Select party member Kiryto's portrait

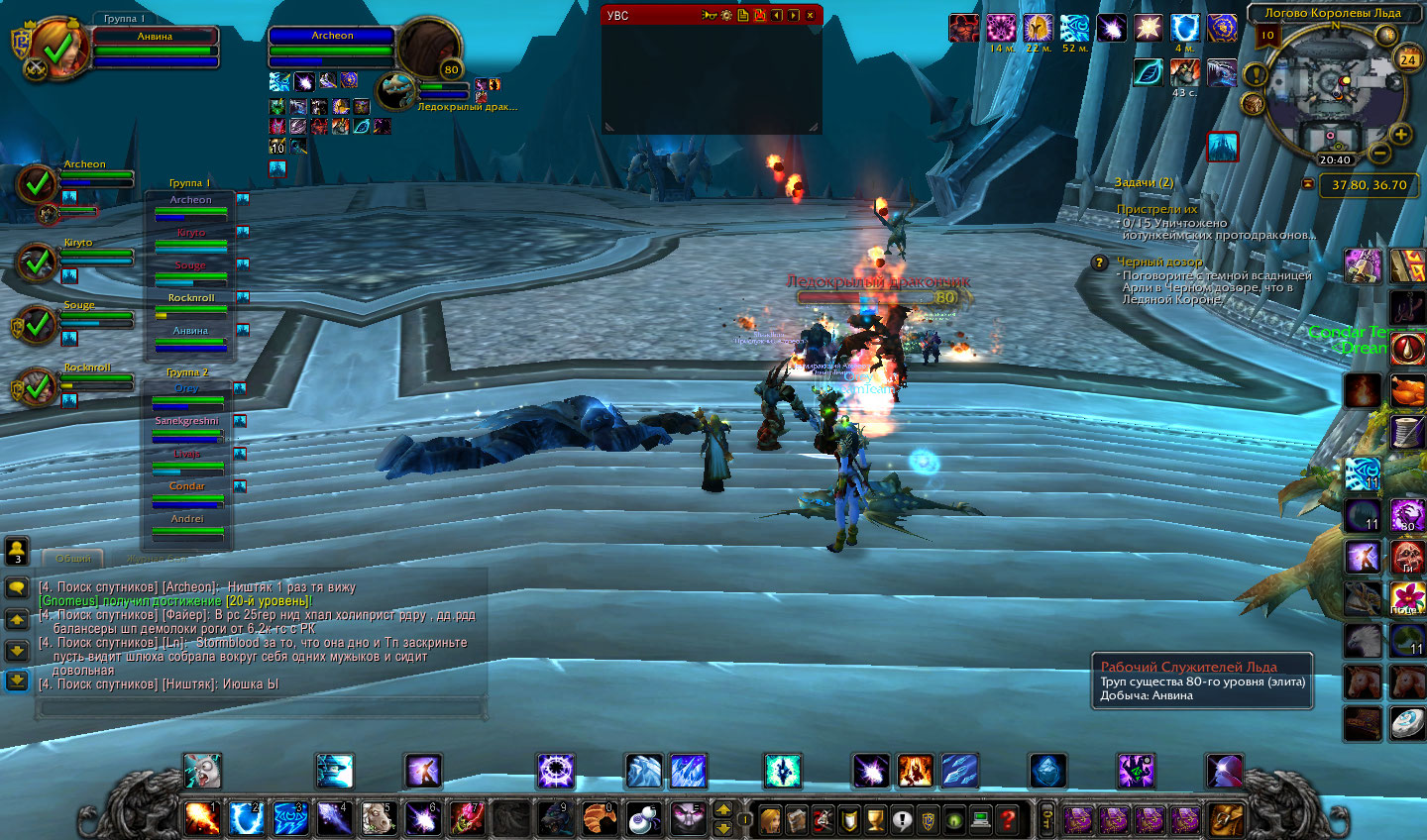click(38, 262)
